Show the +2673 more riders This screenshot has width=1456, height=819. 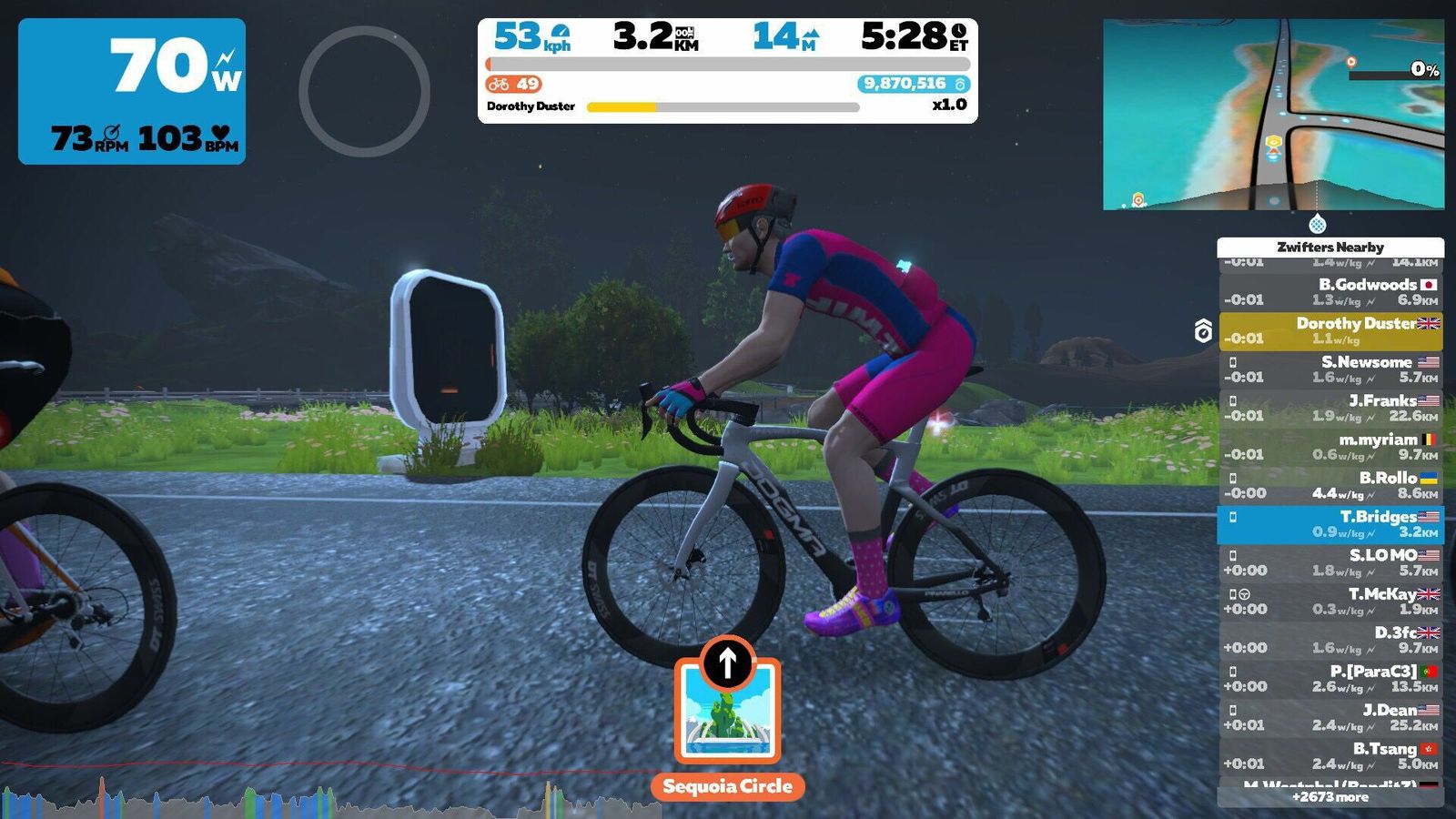(1330, 797)
